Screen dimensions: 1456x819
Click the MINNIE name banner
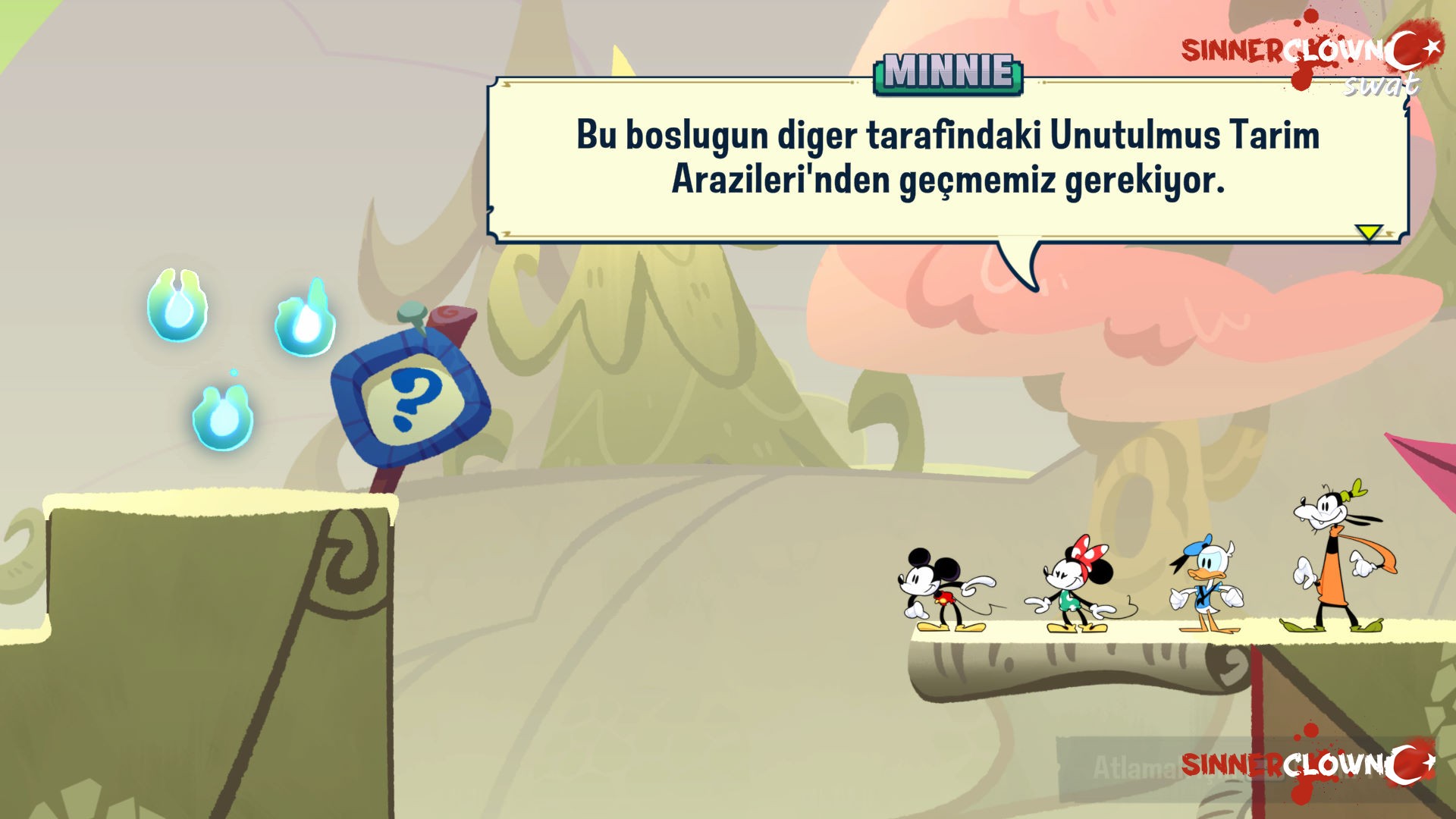947,72
